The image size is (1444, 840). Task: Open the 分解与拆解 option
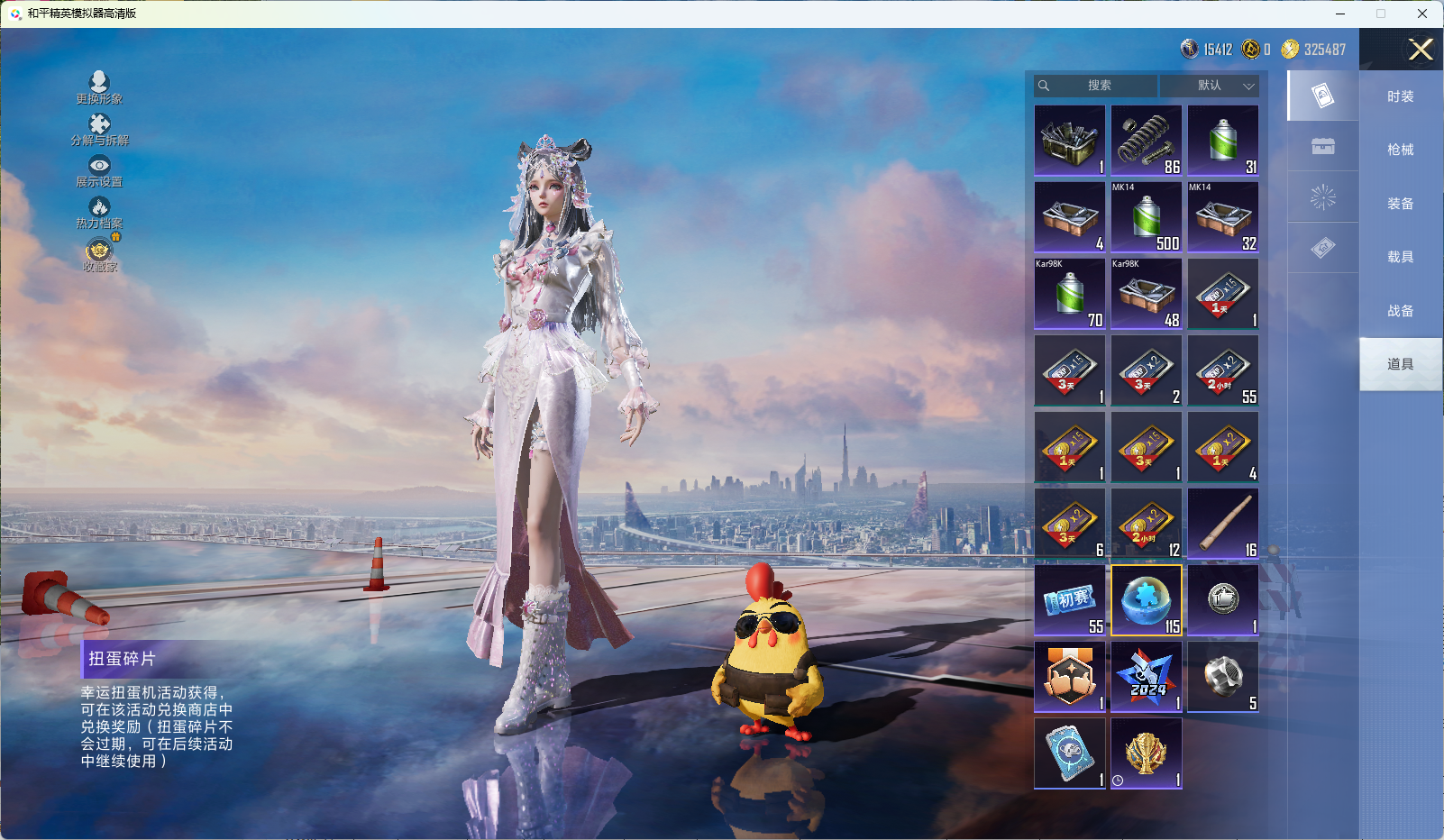tap(99, 129)
